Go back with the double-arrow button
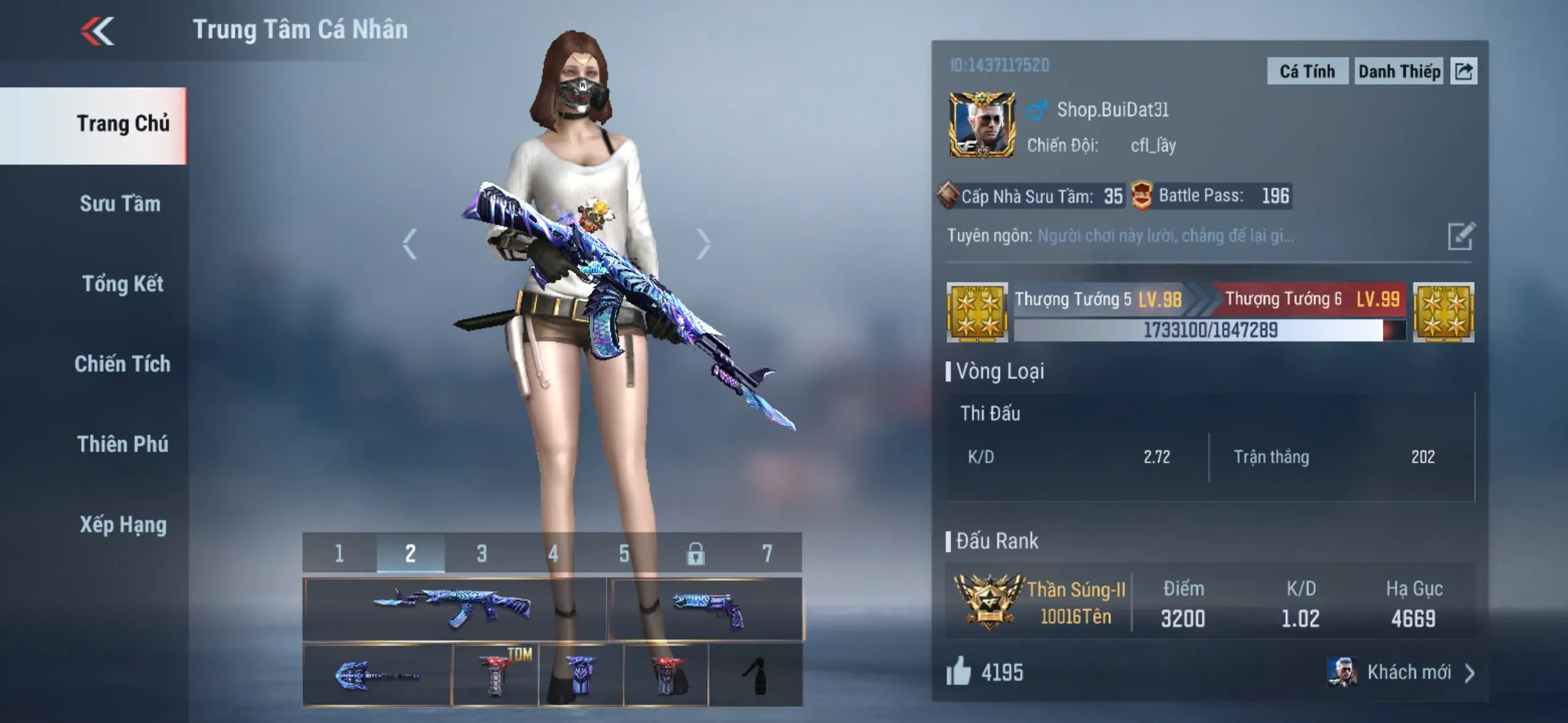The height and width of the screenshot is (723, 1568). point(98,31)
